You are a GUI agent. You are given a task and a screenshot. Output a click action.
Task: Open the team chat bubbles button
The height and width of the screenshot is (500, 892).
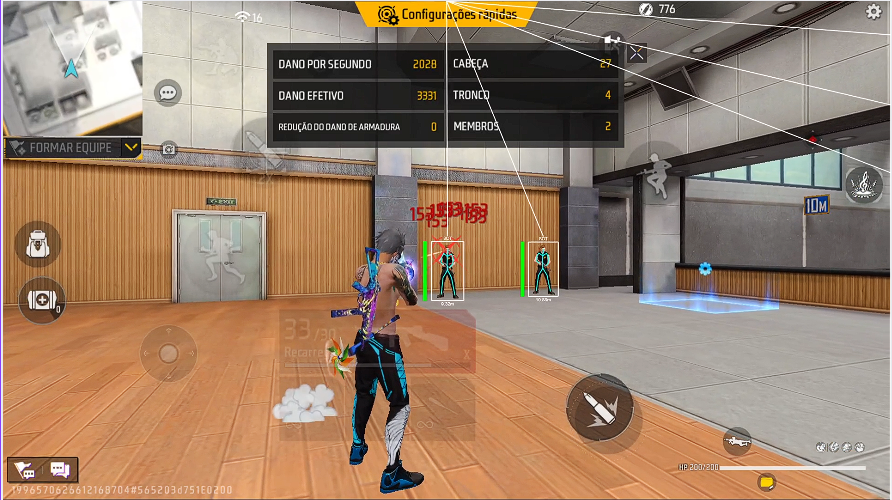(x=43, y=470)
